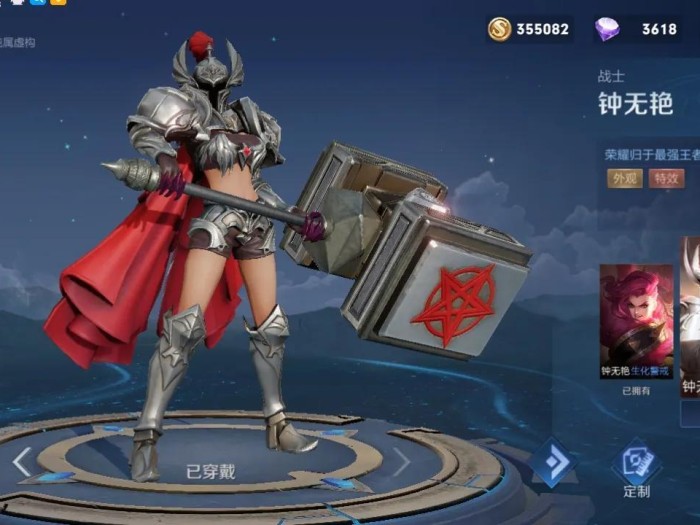700x525 pixels.
Task: Click the blue diamond arrow button
Action: click(x=551, y=462)
